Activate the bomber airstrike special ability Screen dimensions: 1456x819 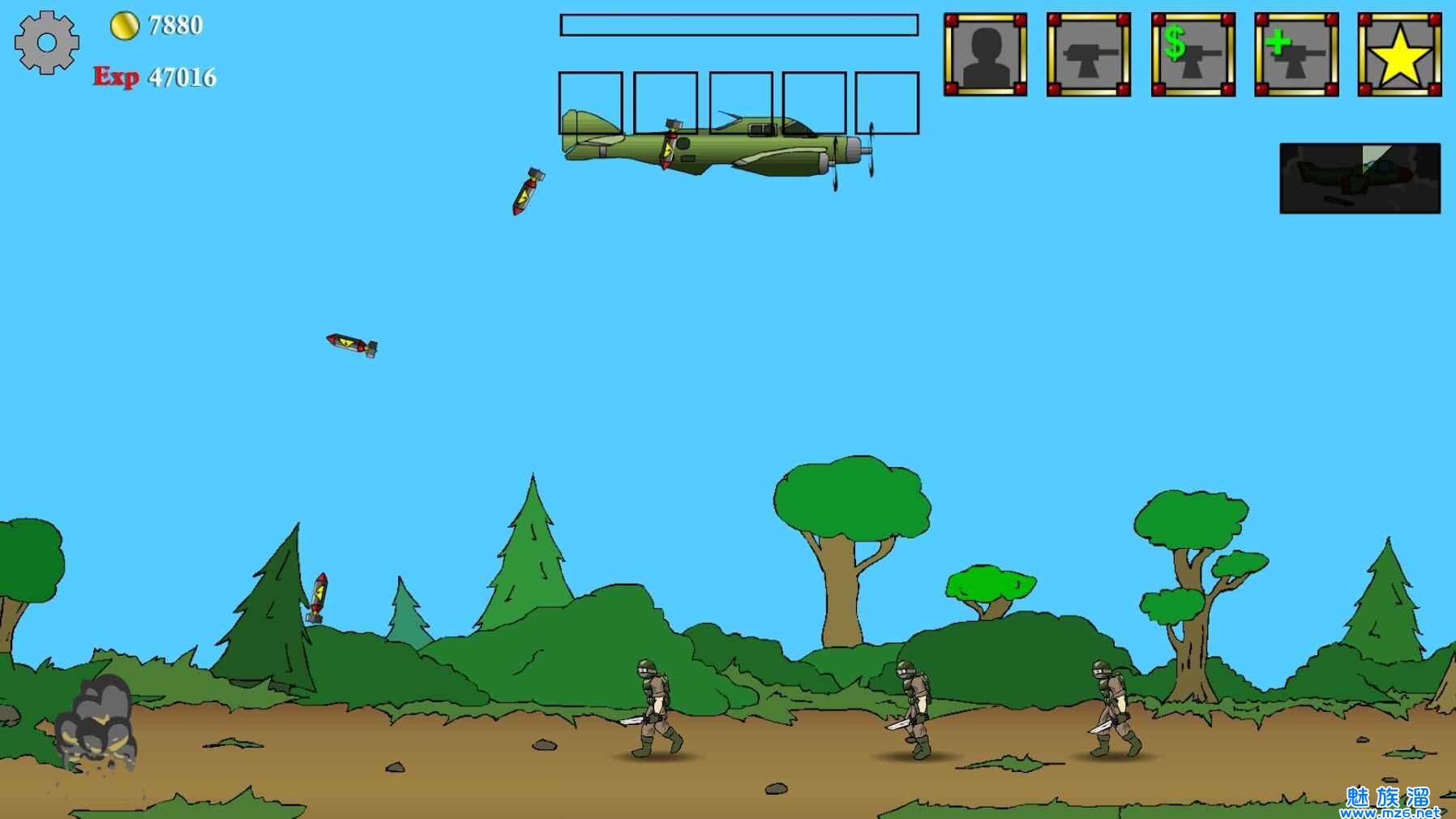coord(1360,178)
